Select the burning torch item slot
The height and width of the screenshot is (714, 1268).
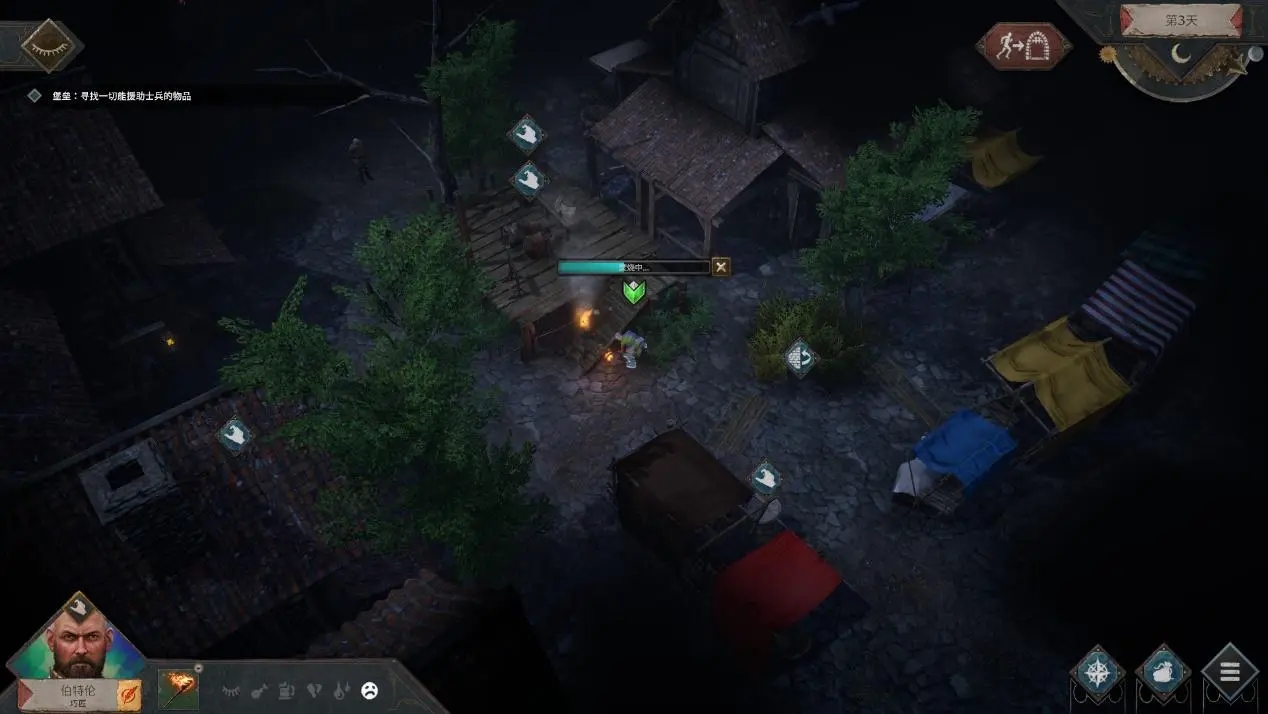pos(178,689)
